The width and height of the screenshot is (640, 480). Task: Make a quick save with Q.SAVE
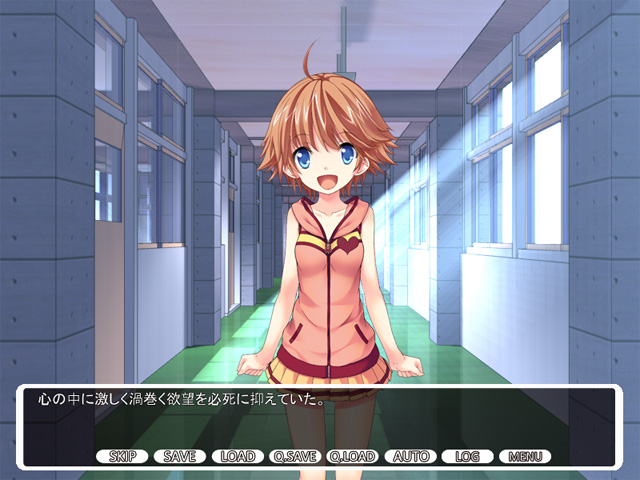tap(295, 456)
